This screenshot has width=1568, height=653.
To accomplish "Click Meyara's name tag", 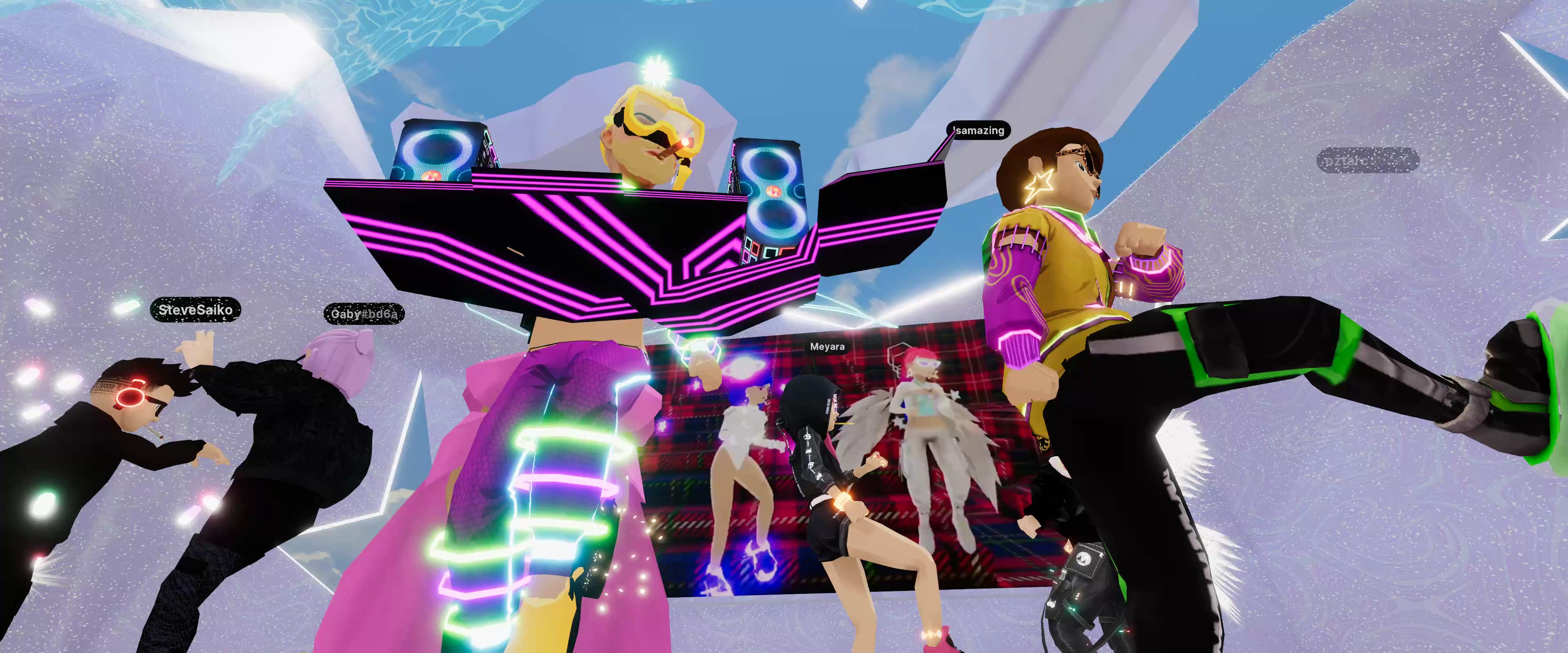I will (827, 347).
